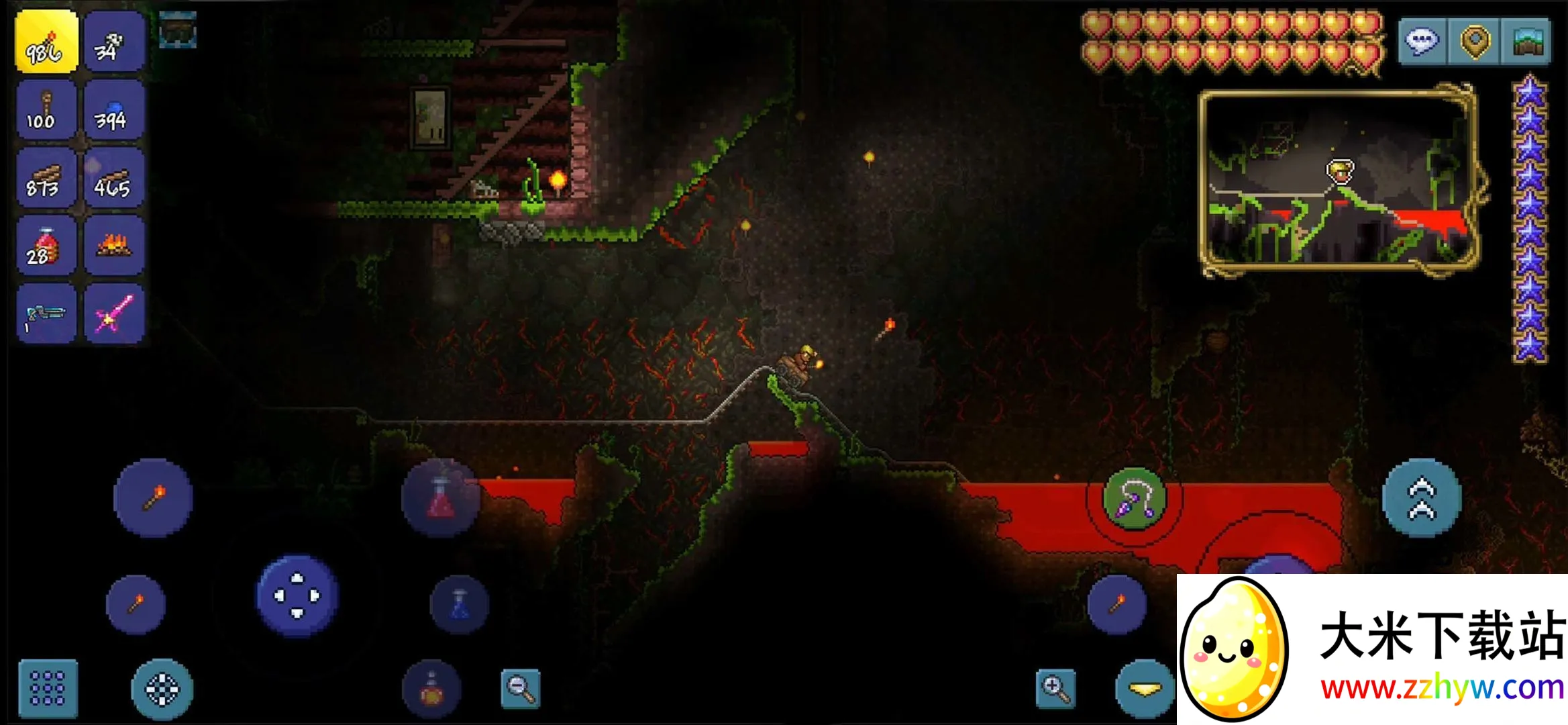Use the quick mana potion button
The image size is (1568, 725).
[x=460, y=604]
